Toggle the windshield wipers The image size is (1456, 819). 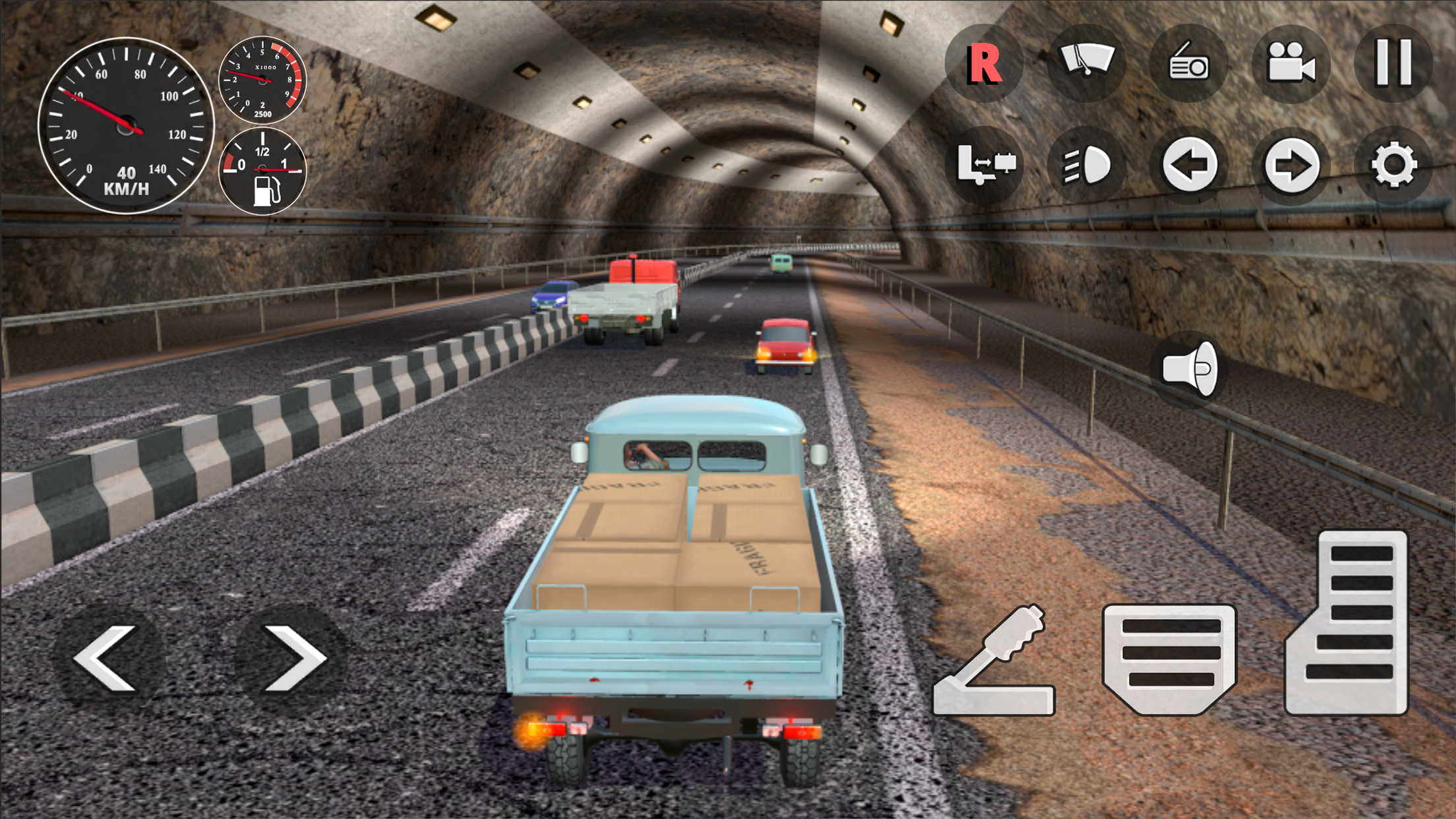pos(1086,63)
